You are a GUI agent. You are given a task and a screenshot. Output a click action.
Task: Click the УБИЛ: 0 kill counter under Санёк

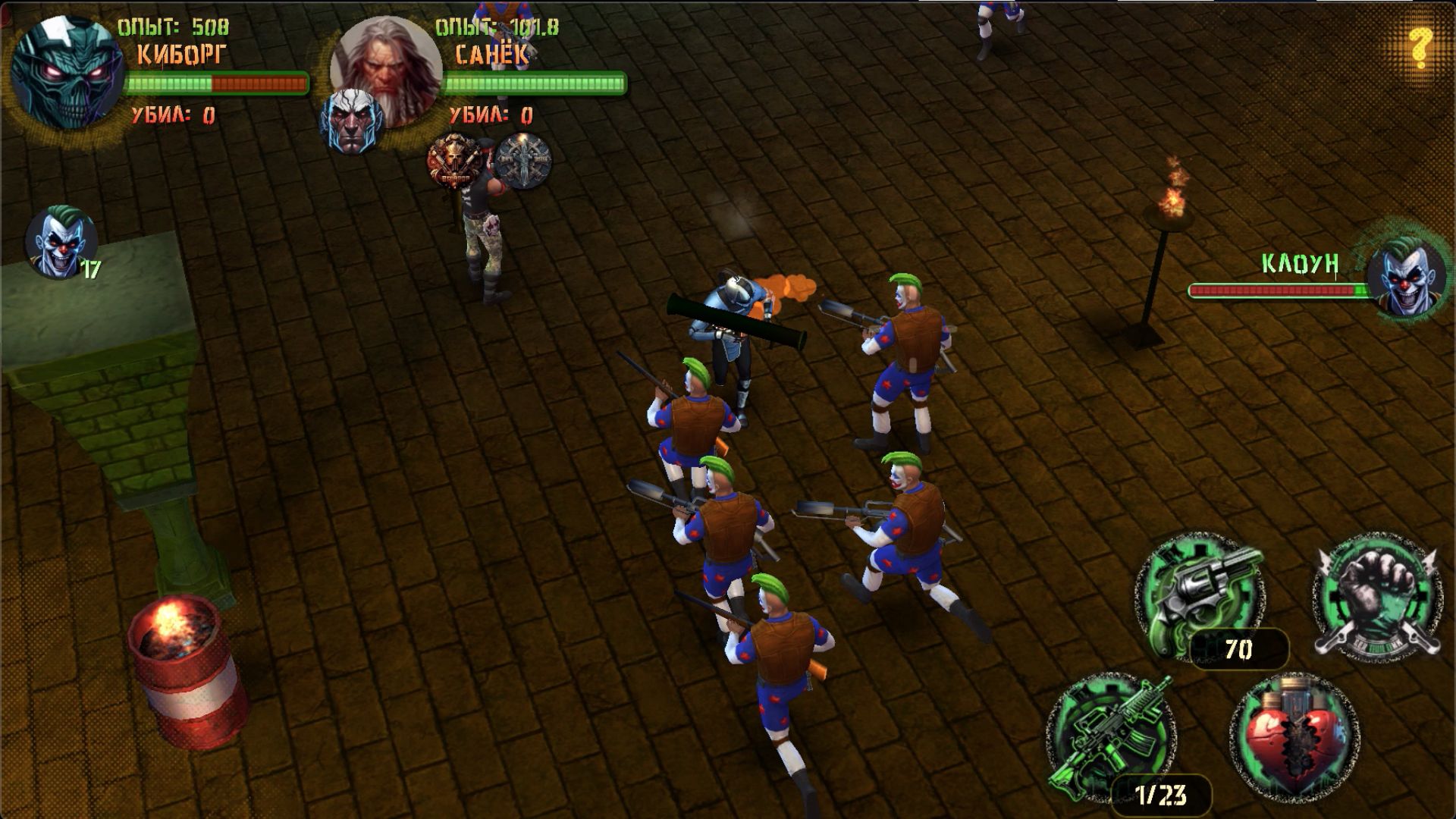493,115
